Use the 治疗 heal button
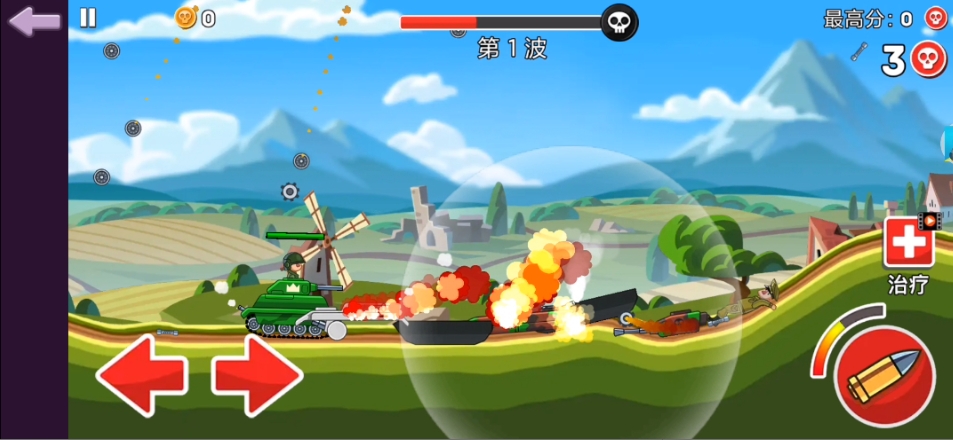This screenshot has height=440, width=953. tap(907, 244)
